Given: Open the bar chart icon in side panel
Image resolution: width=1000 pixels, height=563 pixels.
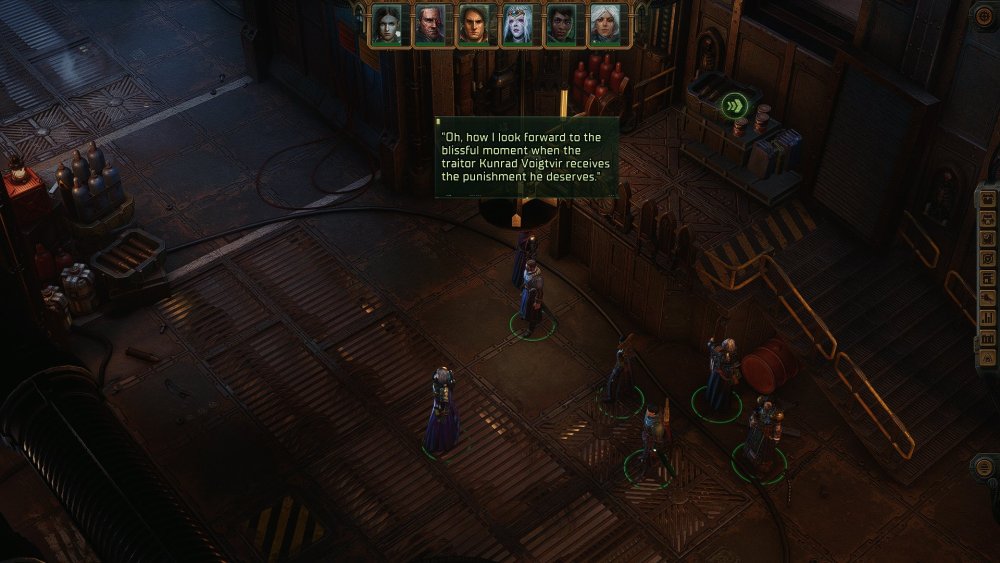Looking at the screenshot, I should [988, 318].
